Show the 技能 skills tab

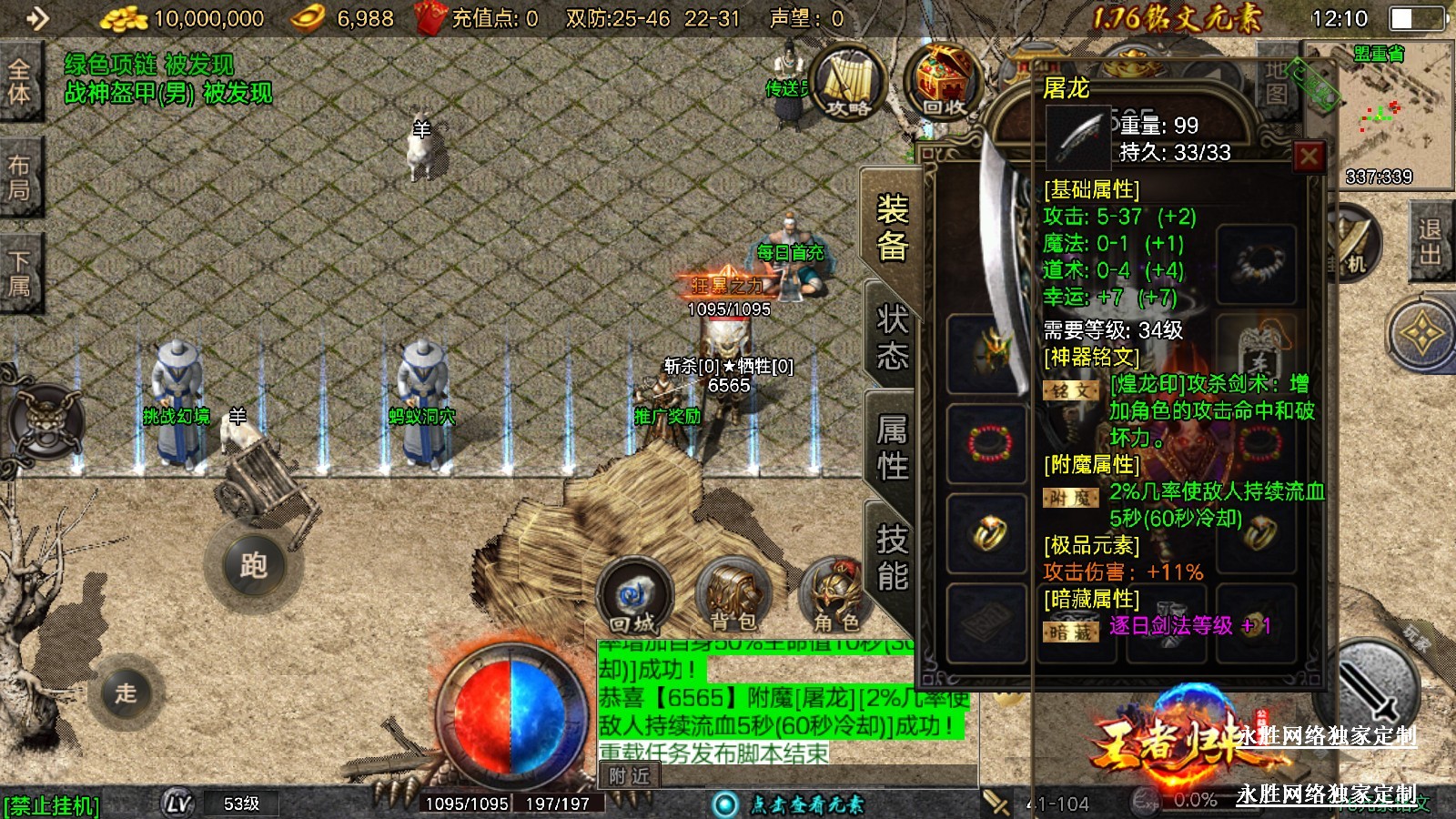coord(892,557)
